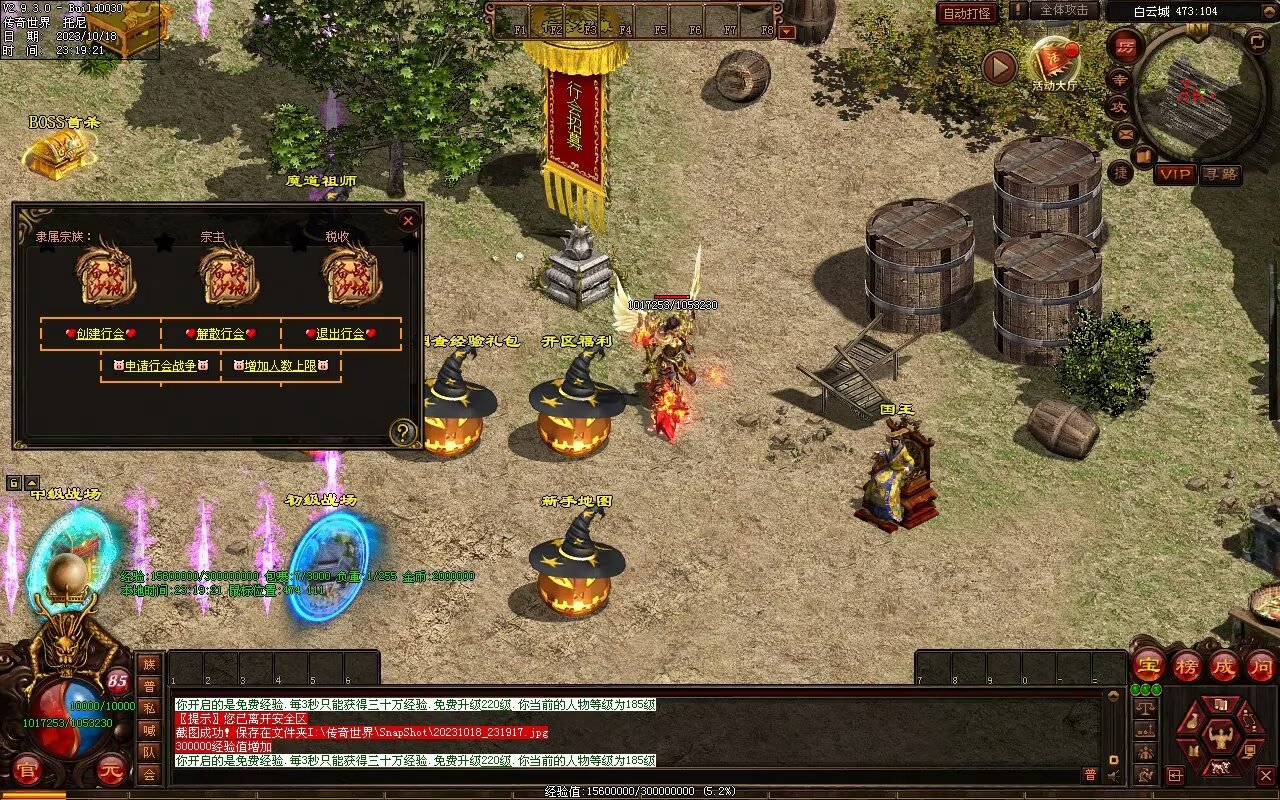This screenshot has height=800, width=1280.
Task: Activate the 寻路 pathfinding button
Action: click(1220, 174)
